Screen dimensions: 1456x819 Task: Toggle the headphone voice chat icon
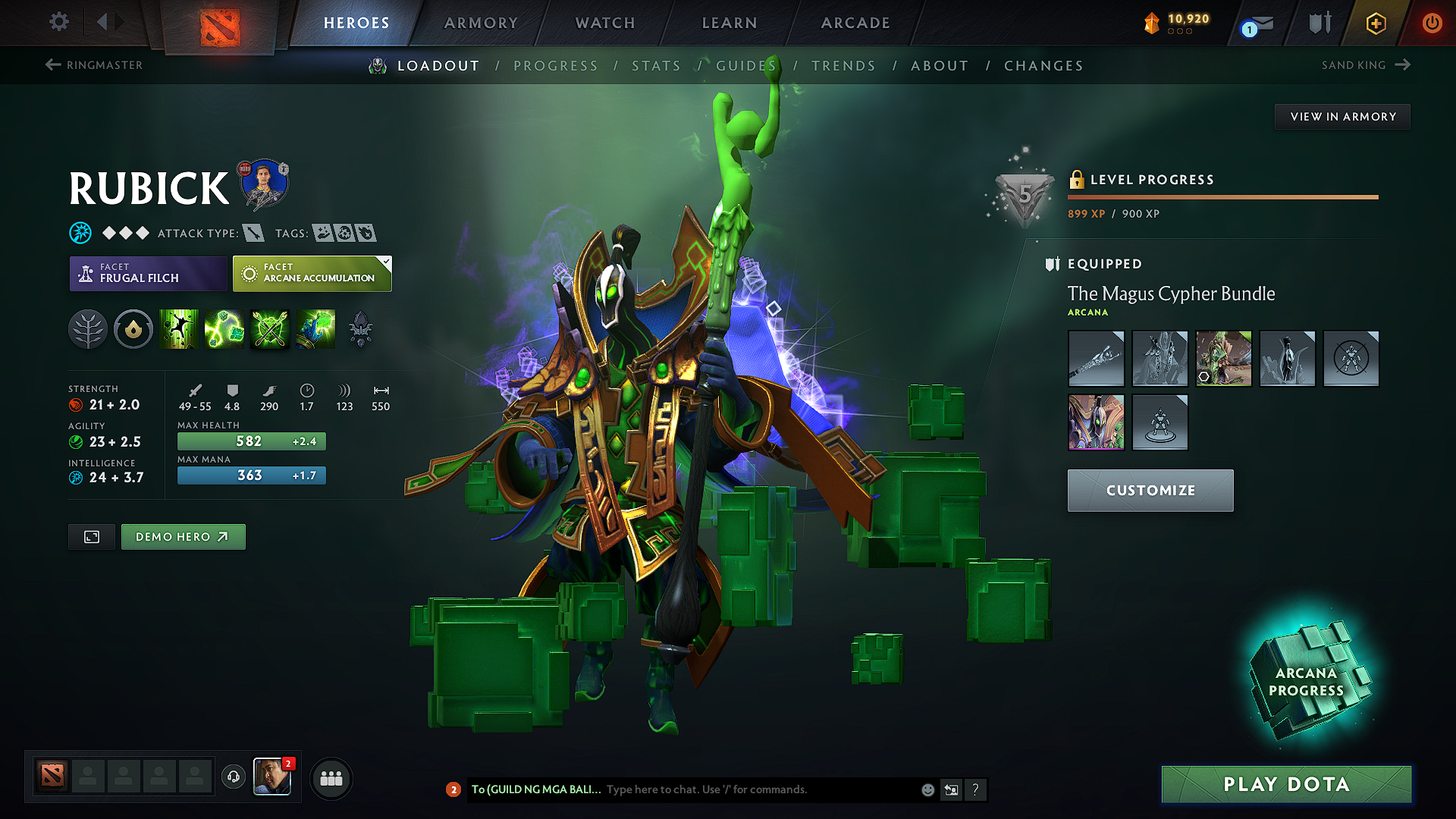[x=233, y=777]
